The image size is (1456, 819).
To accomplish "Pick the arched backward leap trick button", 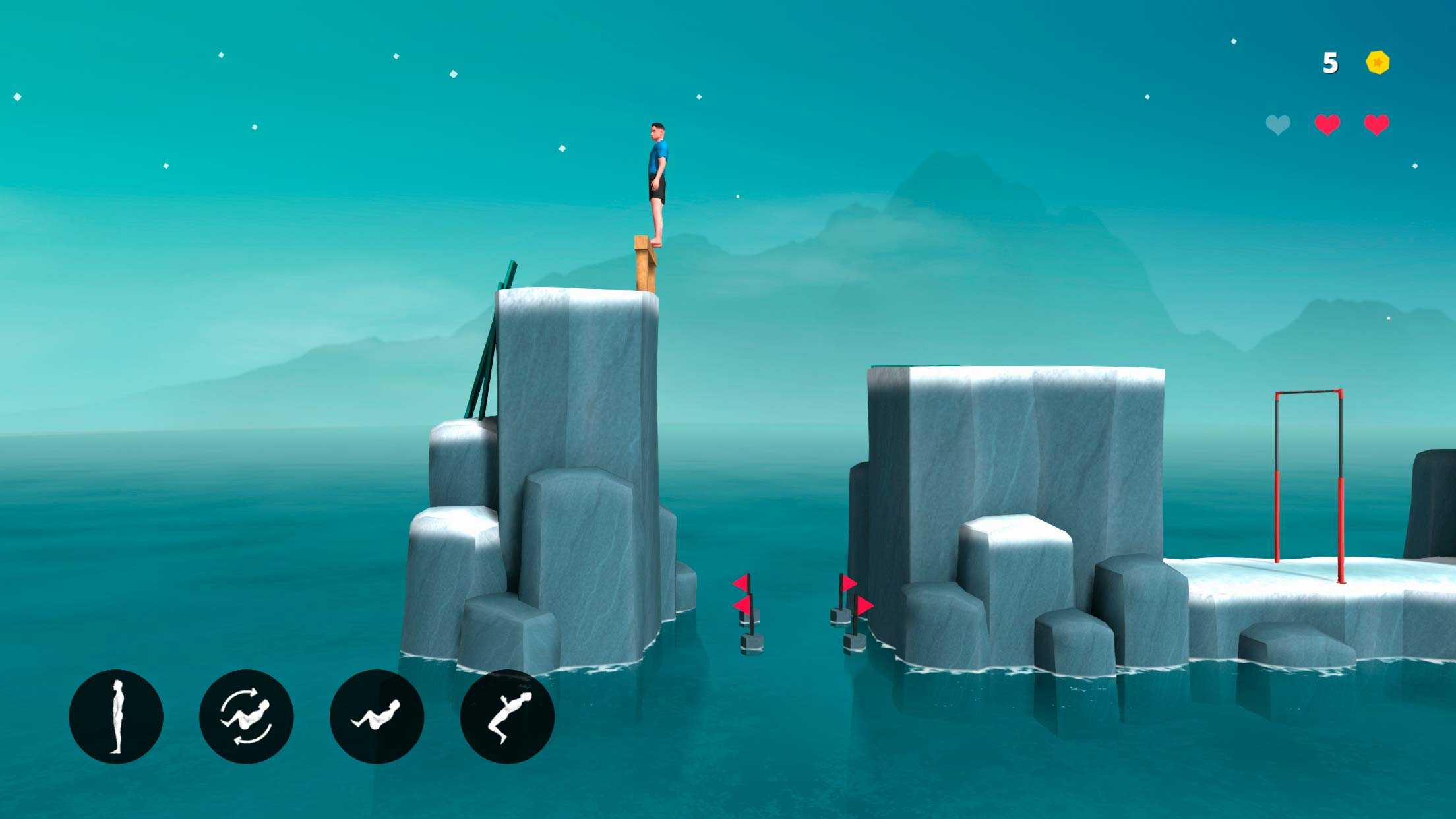I will (507, 717).
